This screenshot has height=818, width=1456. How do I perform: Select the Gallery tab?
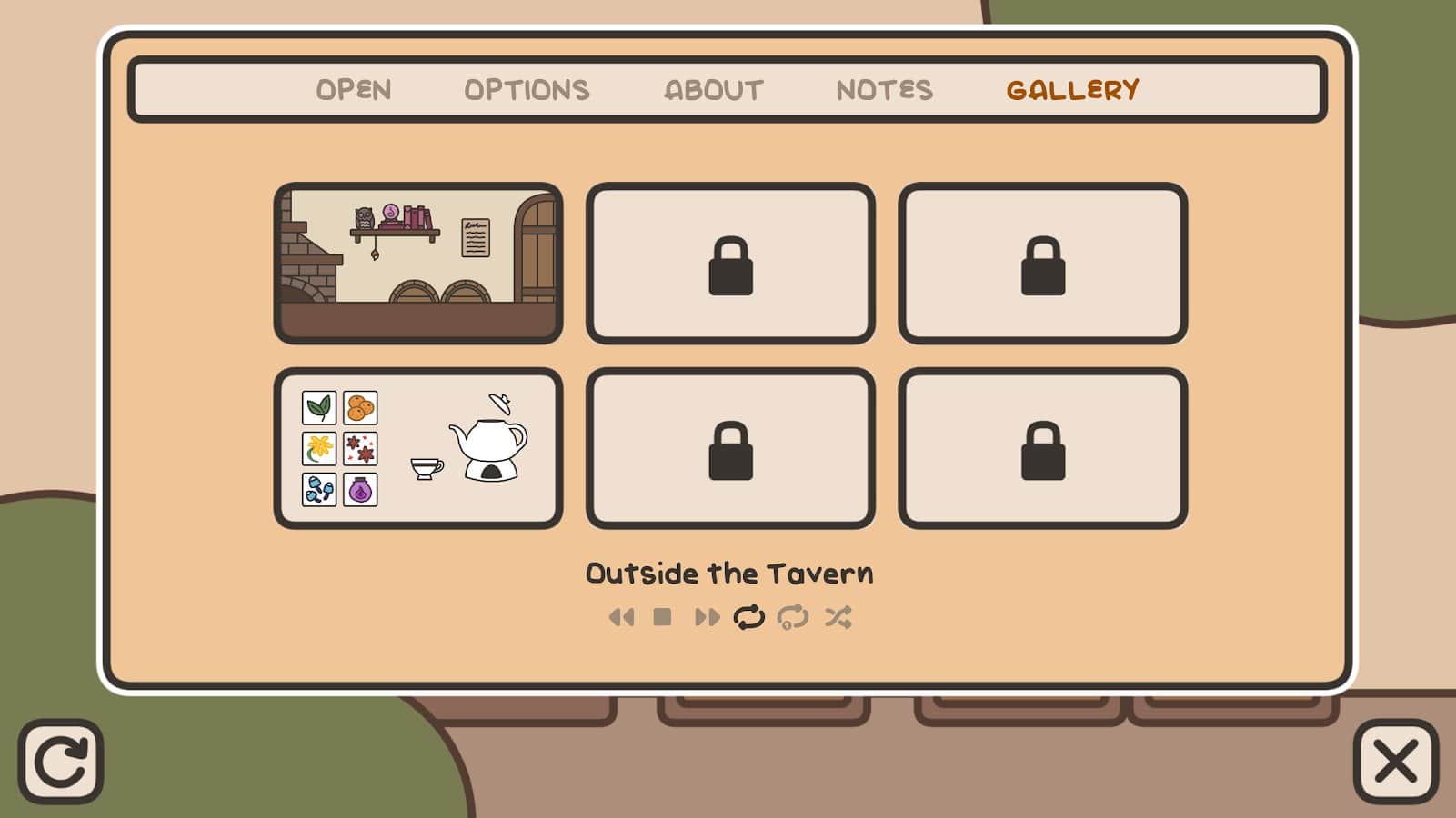point(1072,90)
